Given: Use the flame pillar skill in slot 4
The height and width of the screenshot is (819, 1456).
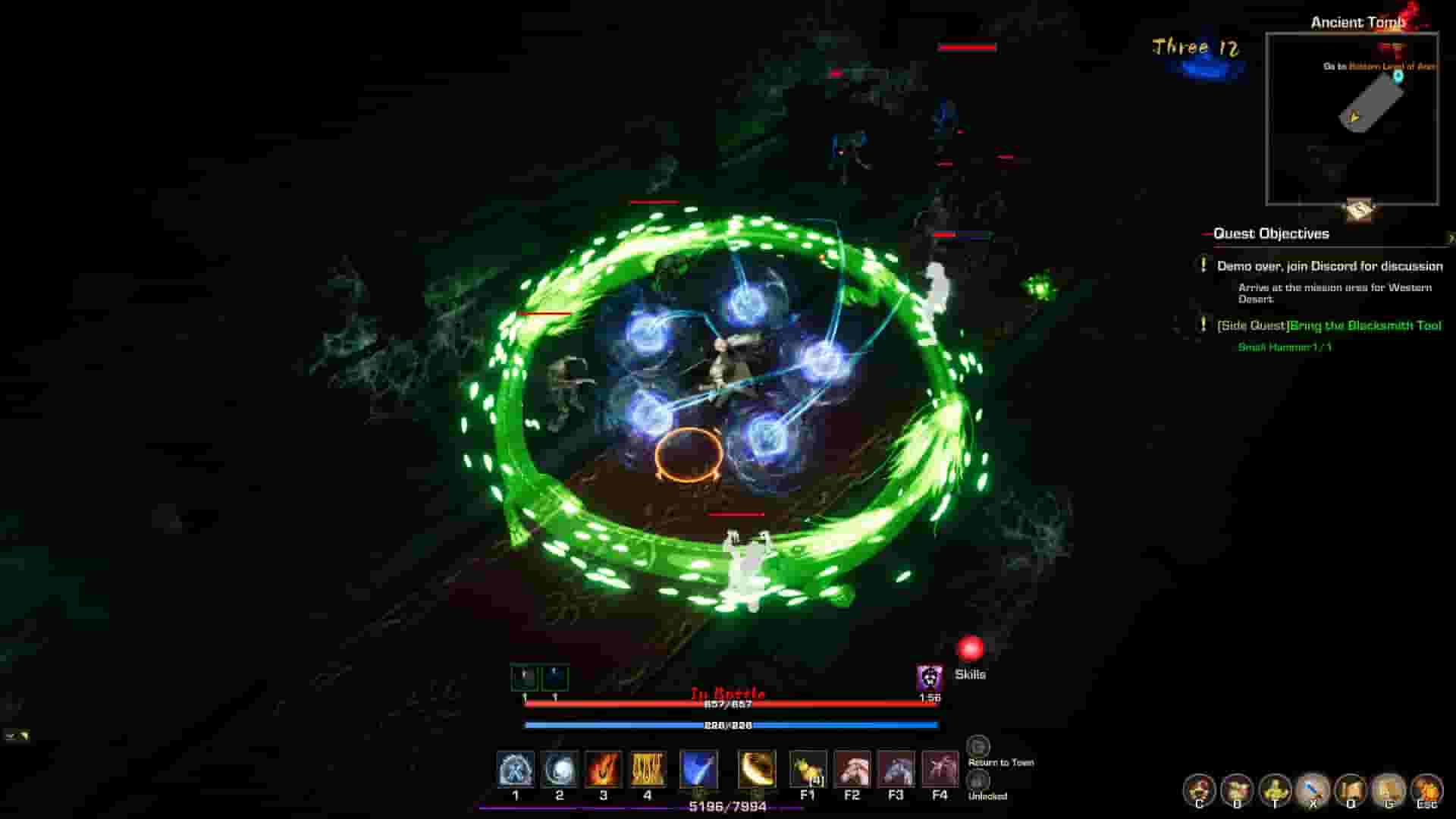Looking at the screenshot, I should (x=648, y=770).
